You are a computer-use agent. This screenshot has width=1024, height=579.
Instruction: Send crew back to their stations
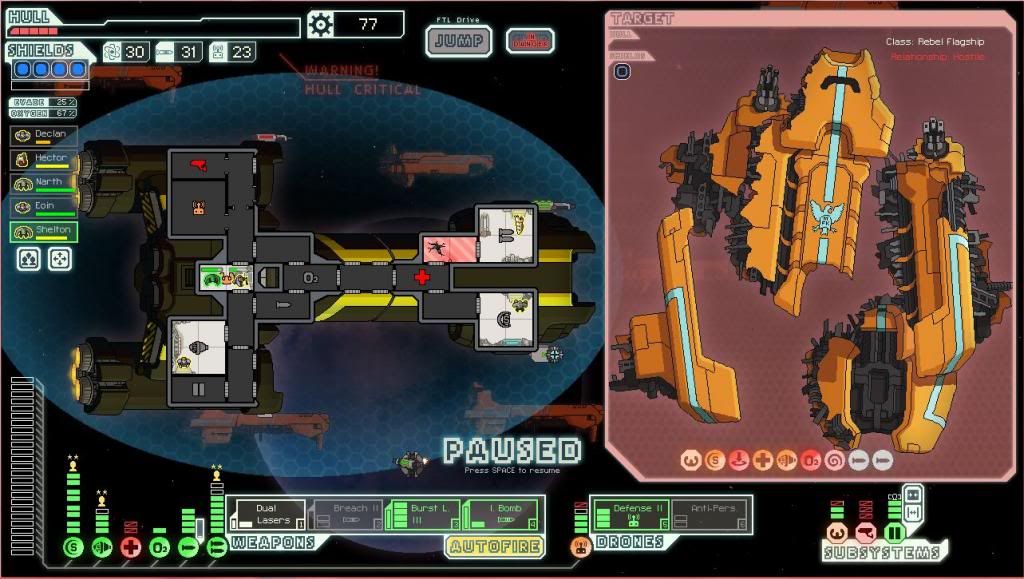click(60, 259)
